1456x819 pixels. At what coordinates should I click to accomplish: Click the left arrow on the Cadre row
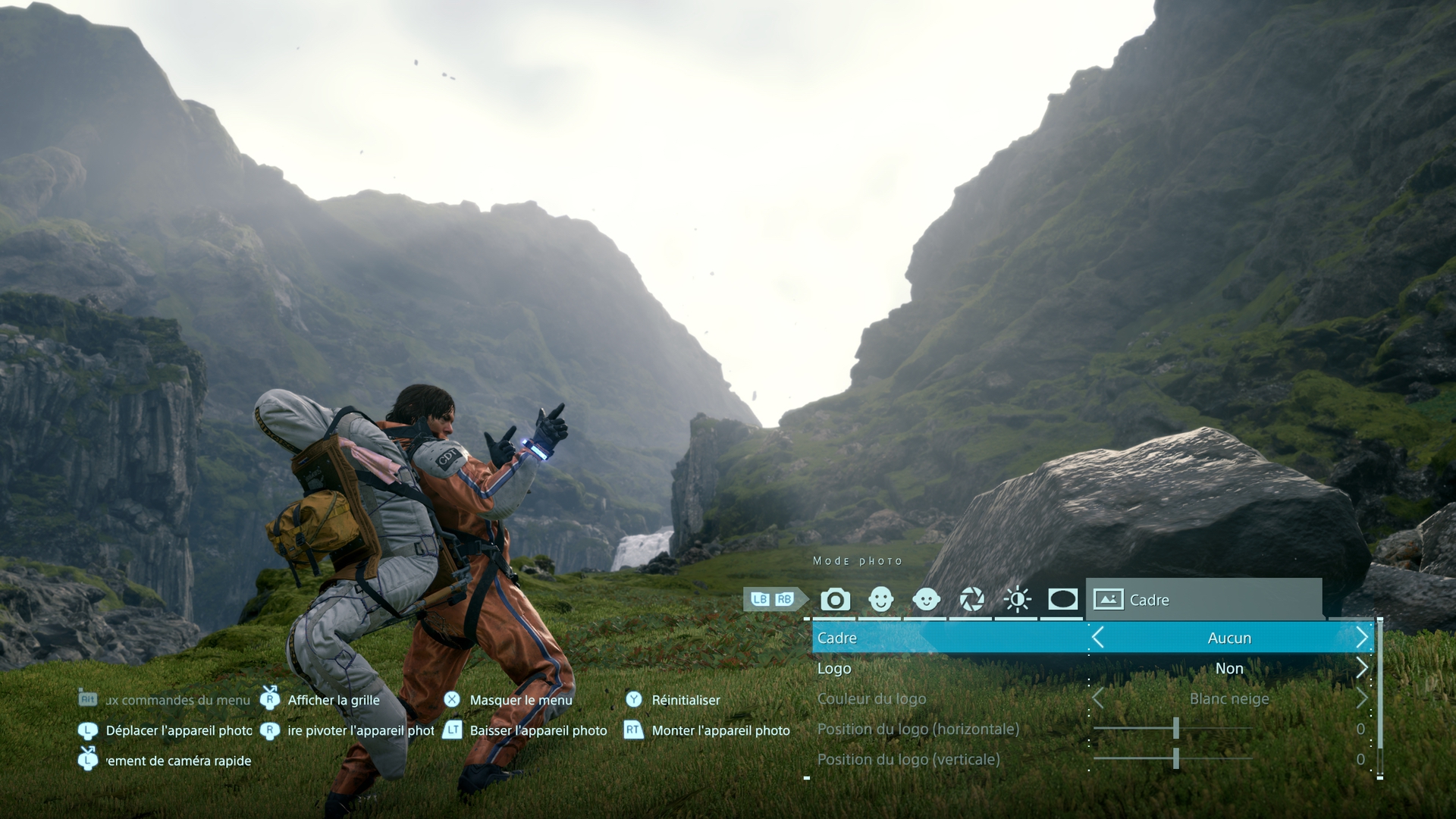pyautogui.click(x=1097, y=638)
